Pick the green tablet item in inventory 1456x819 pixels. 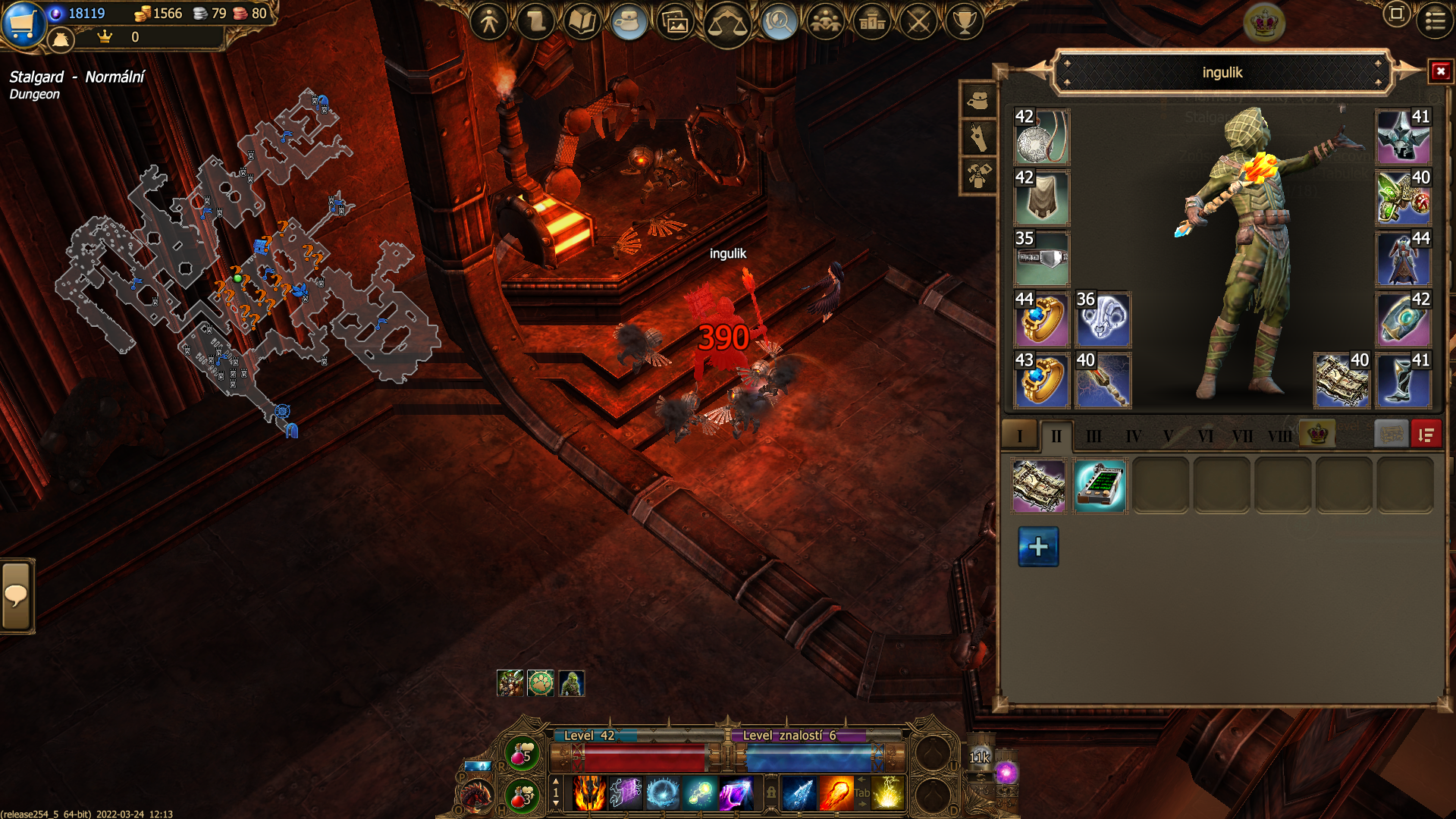coord(1100,486)
